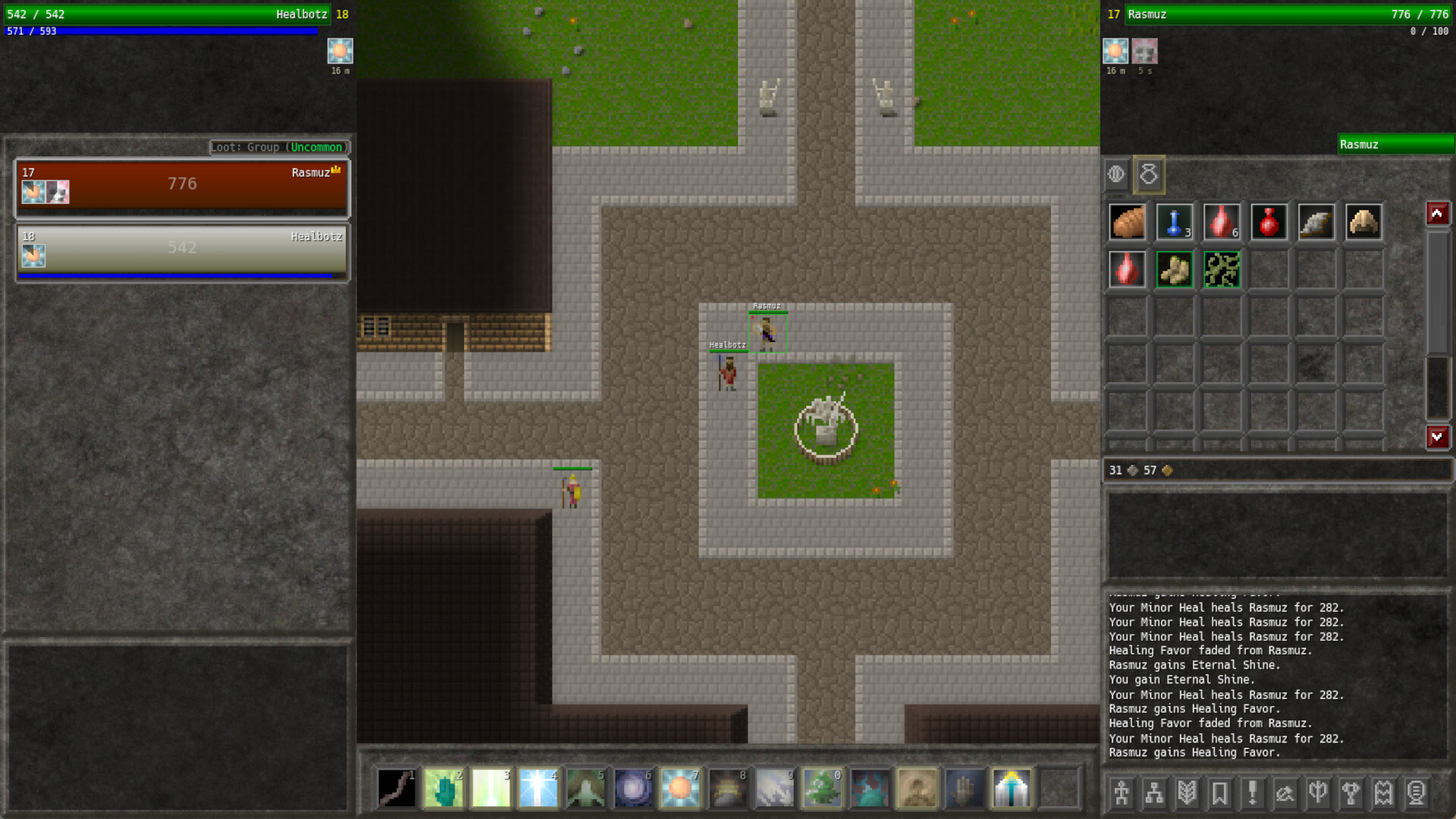Cast the green healing hand spell in slot 2
Image resolution: width=1456 pixels, height=819 pixels.
[444, 787]
